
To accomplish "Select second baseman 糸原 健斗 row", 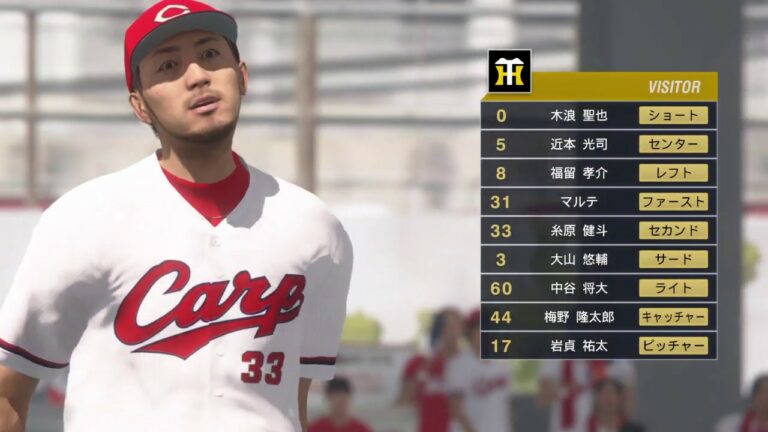I will 598,231.
